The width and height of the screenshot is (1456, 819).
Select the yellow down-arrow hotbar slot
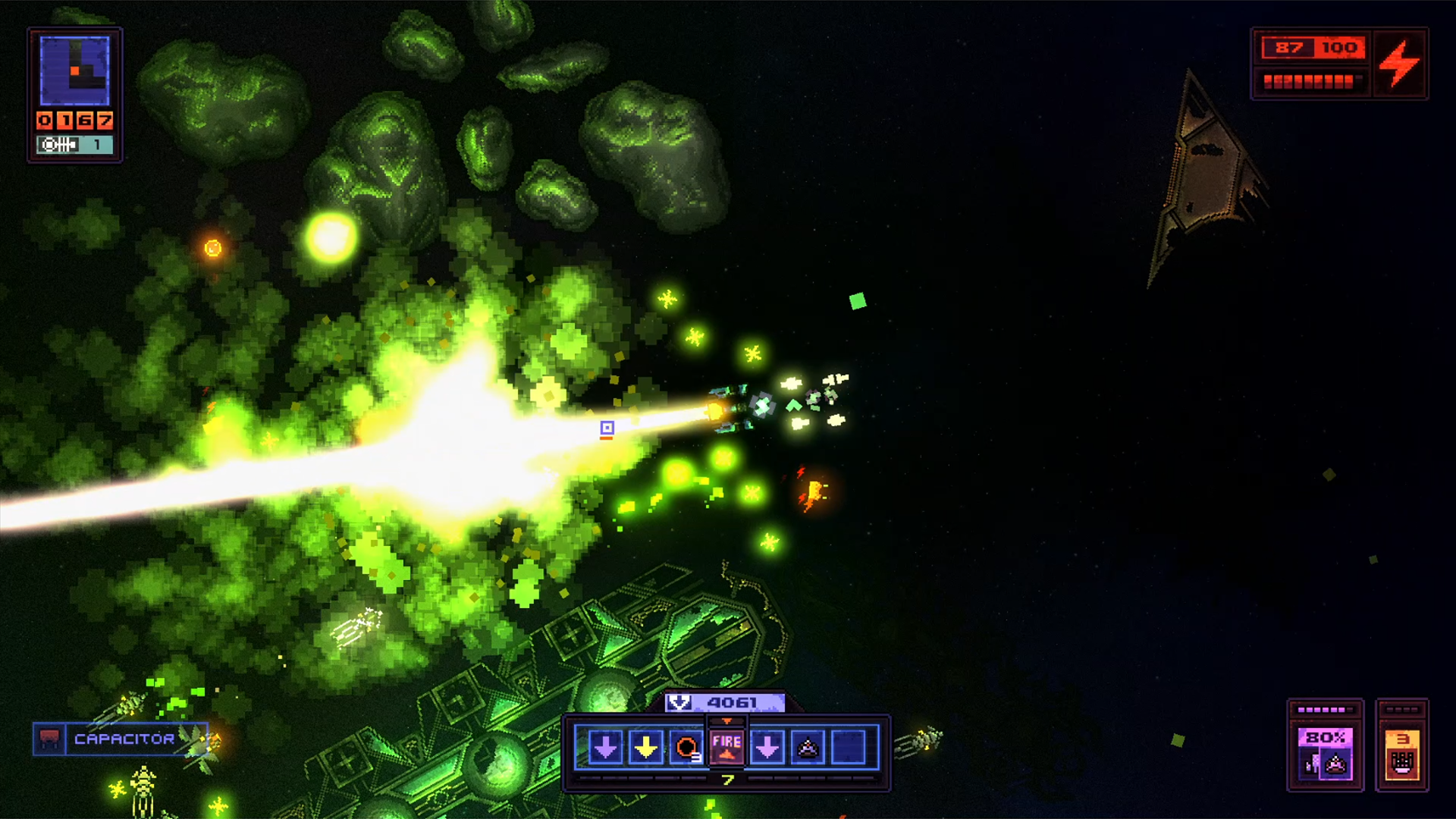tap(645, 748)
